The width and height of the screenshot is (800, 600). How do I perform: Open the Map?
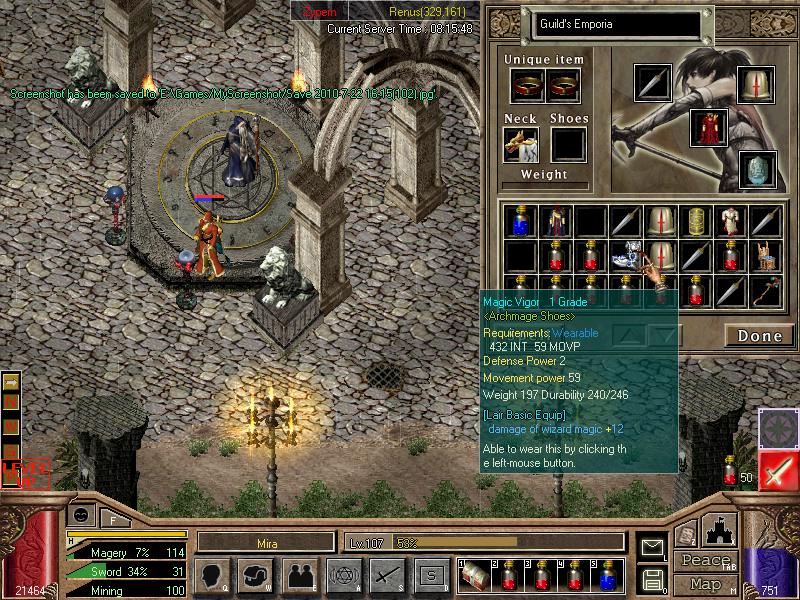coord(705,584)
